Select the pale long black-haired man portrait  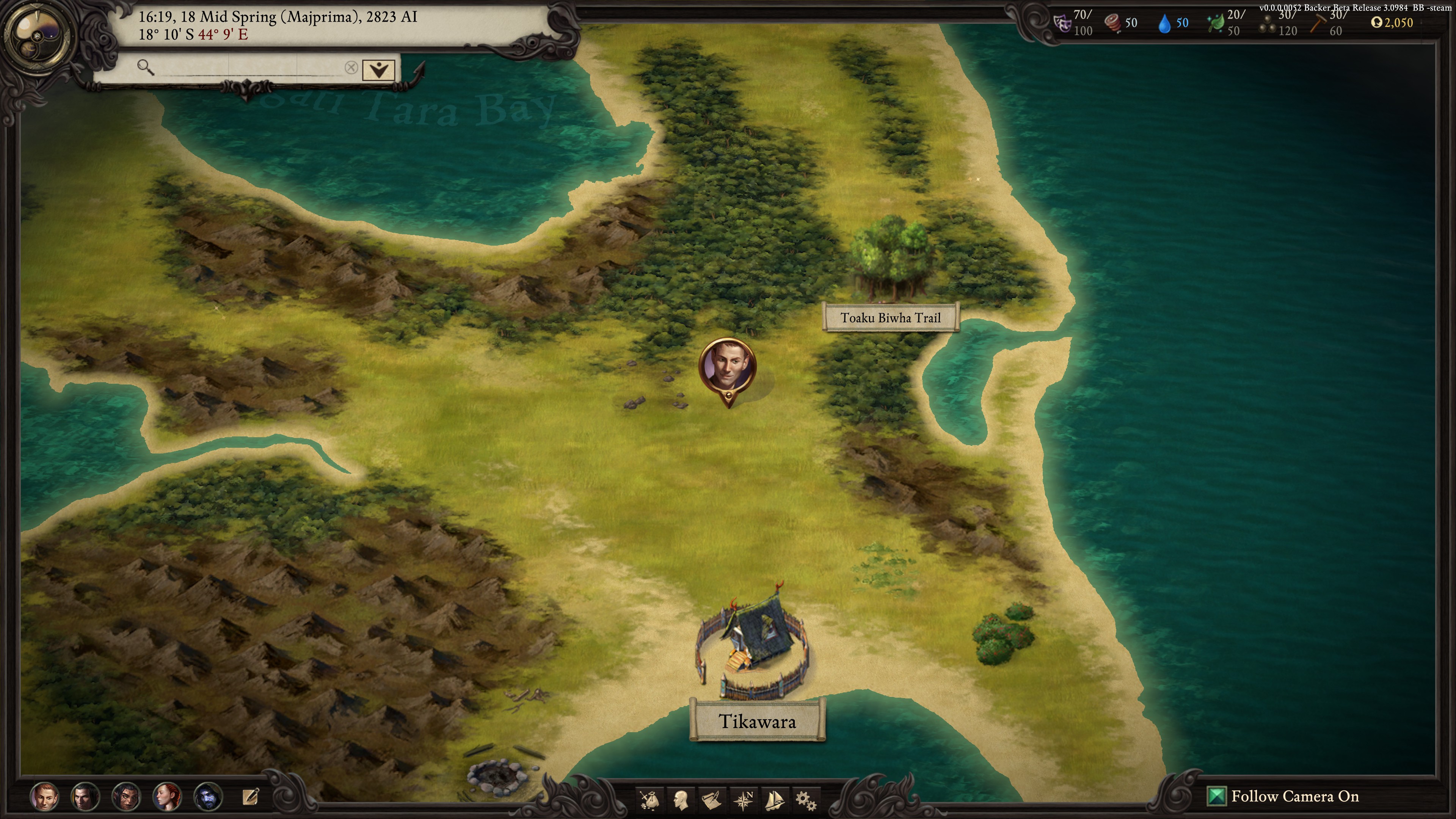(x=85, y=796)
